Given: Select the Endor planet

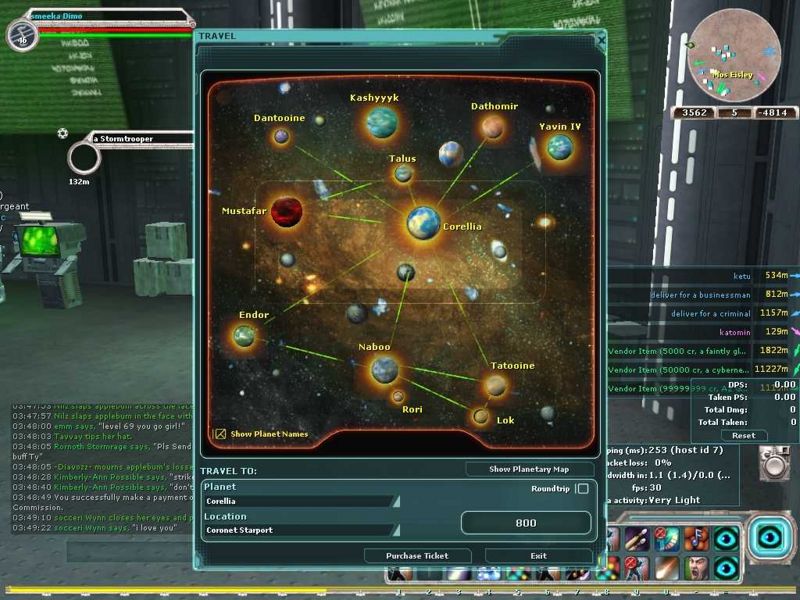Looking at the screenshot, I should click(244, 336).
